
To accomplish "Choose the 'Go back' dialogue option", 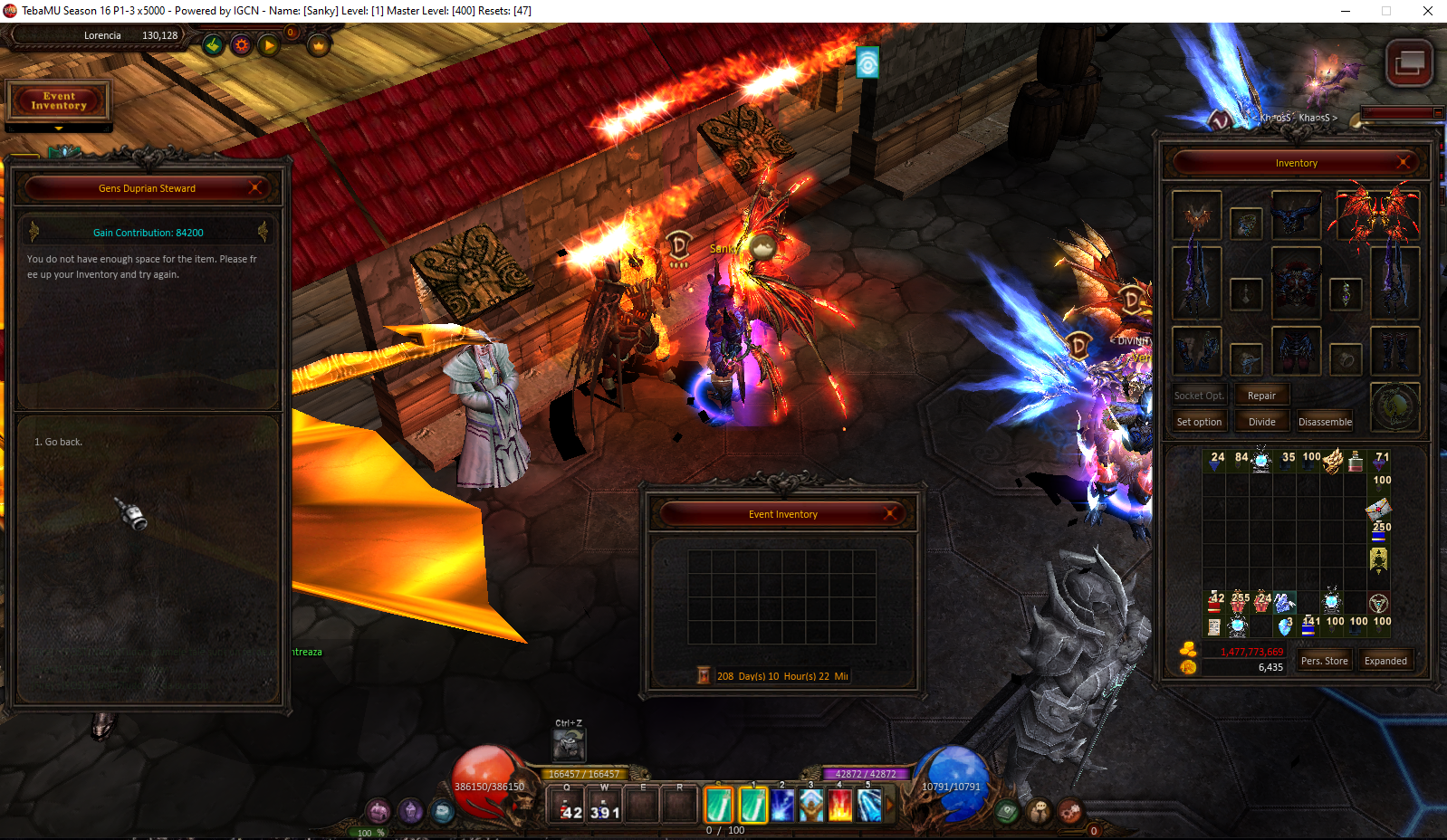I will coord(60,442).
